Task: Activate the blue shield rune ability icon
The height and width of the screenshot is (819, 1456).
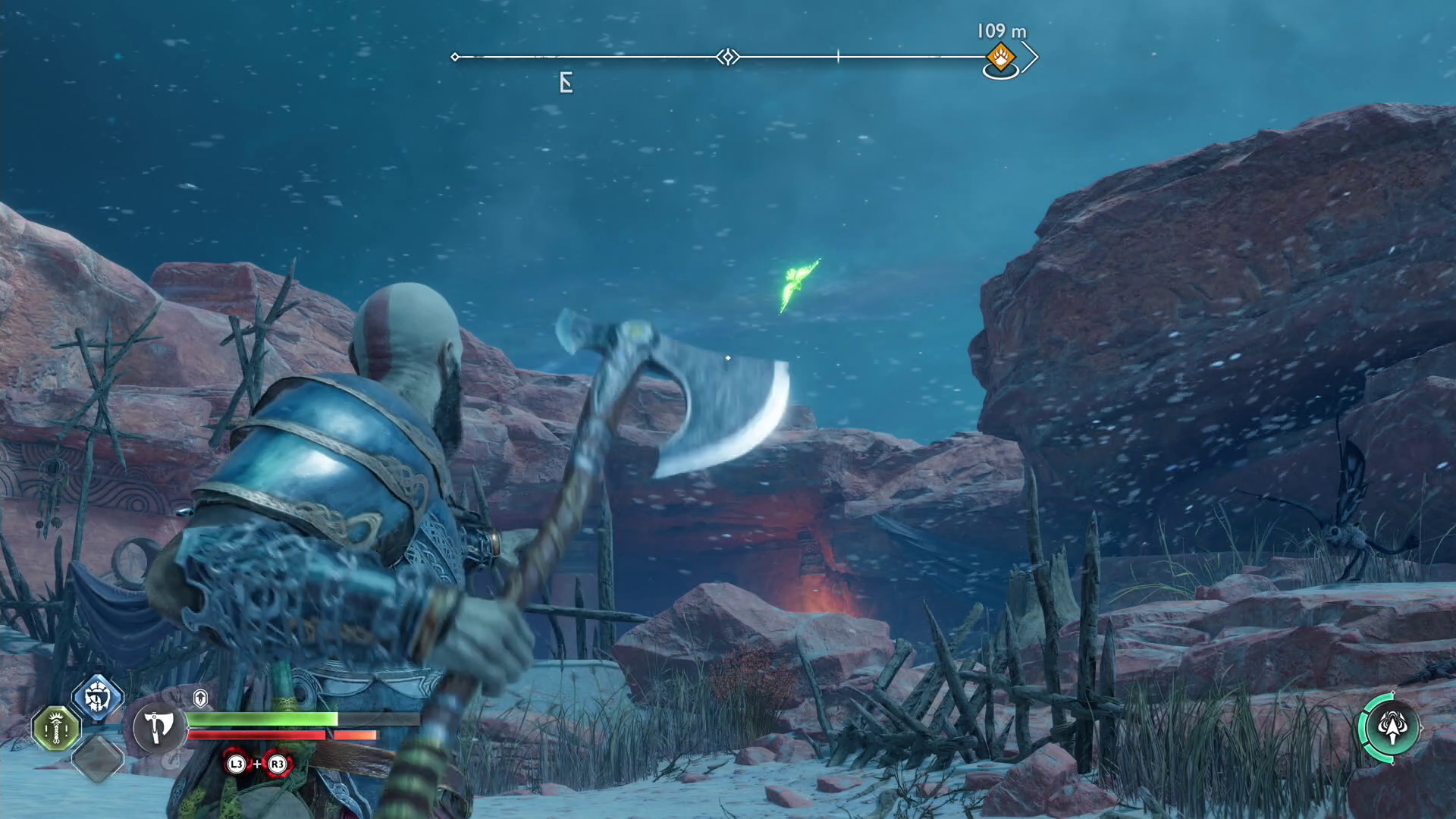Action: click(x=97, y=697)
